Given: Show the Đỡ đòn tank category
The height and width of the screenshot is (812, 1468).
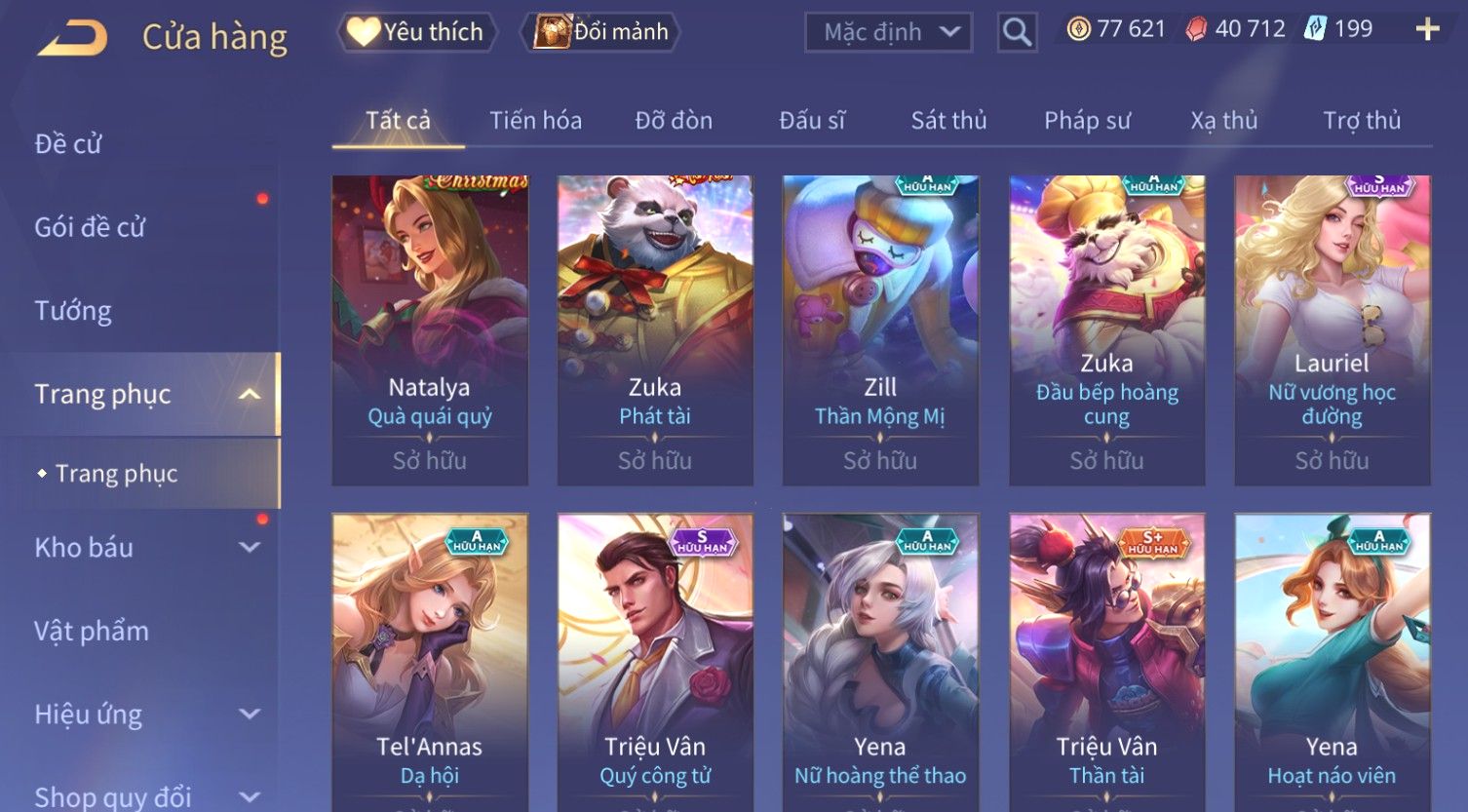Looking at the screenshot, I should (674, 121).
